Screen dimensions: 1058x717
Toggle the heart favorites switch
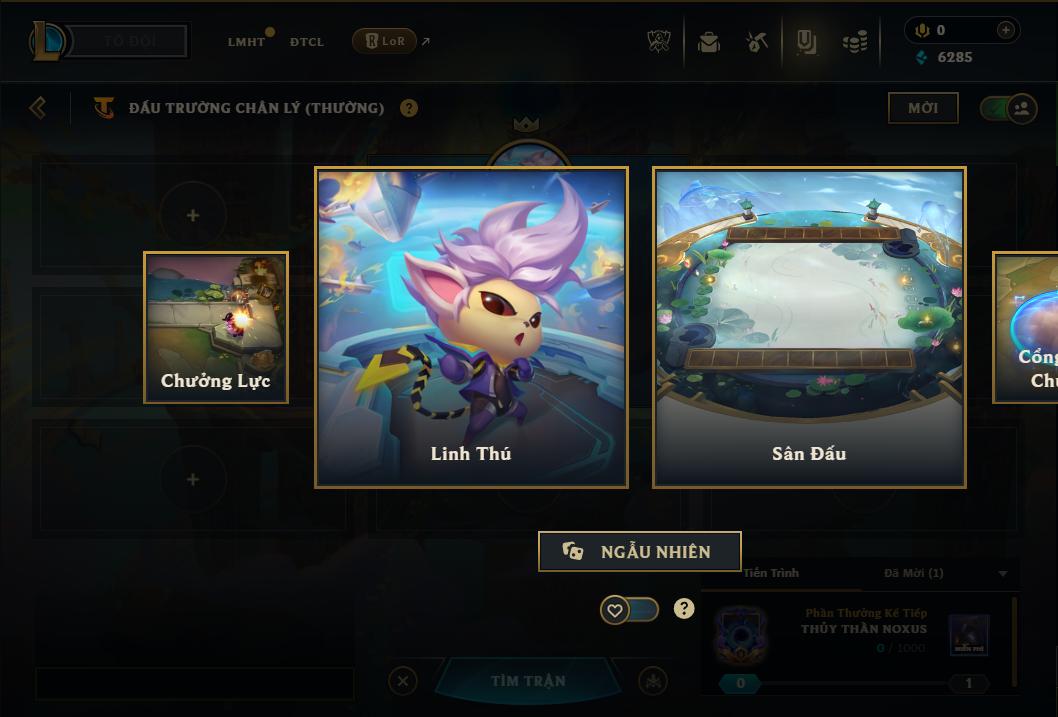629,609
